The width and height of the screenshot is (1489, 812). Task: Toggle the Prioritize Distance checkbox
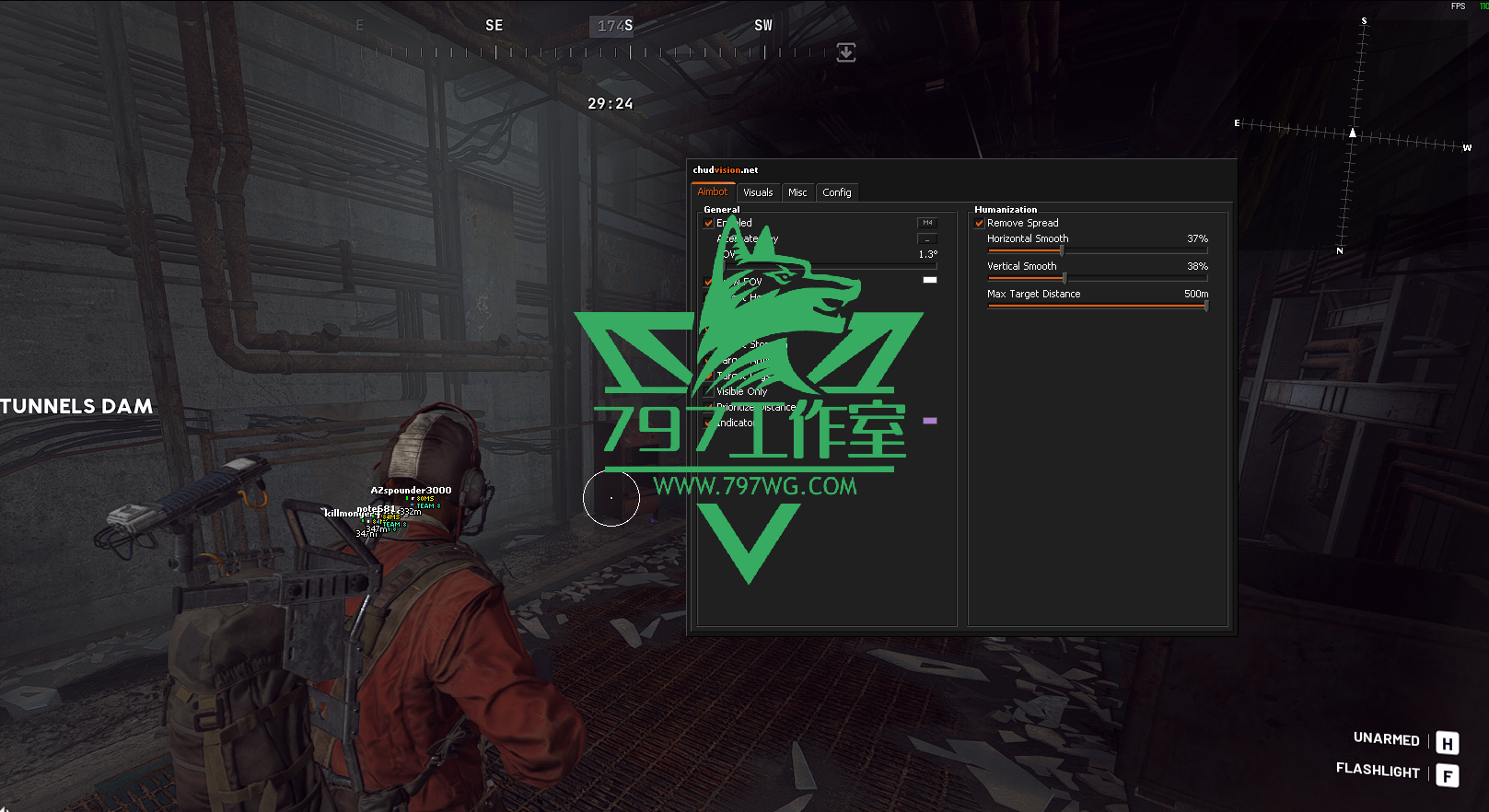click(x=707, y=407)
